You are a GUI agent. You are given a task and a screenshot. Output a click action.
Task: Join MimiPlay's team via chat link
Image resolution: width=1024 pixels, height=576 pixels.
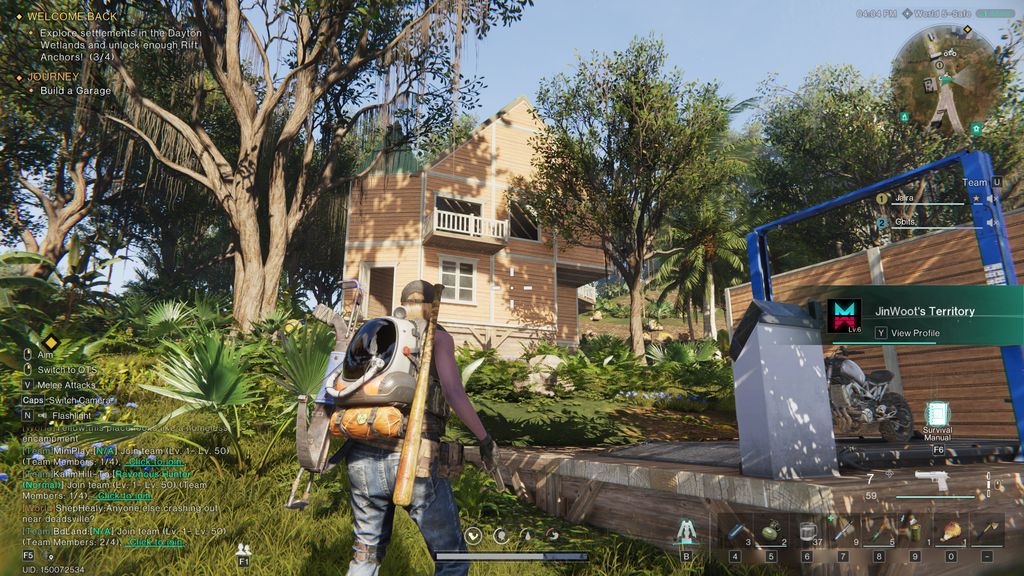point(155,461)
